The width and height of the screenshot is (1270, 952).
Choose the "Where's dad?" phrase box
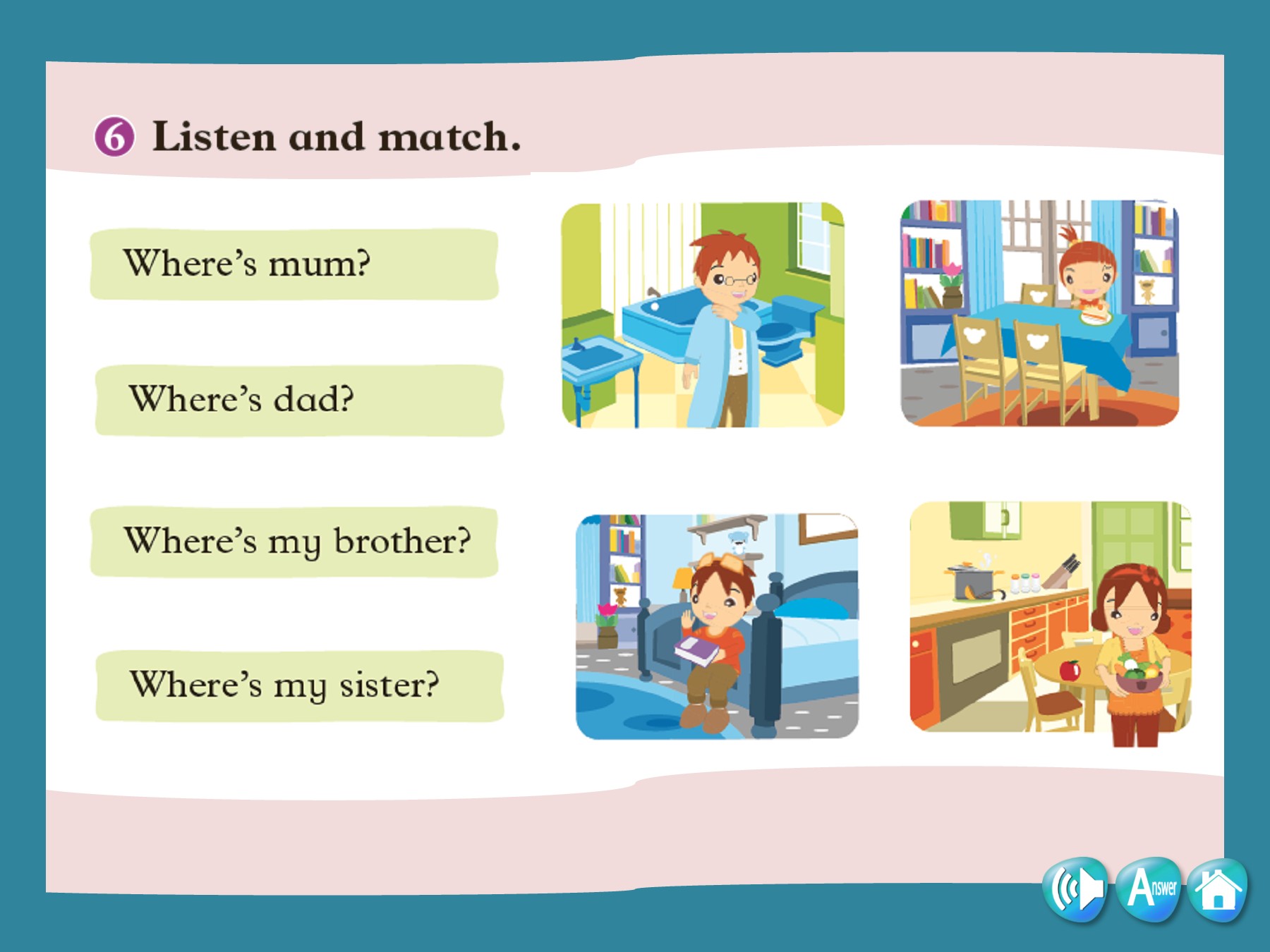point(299,400)
